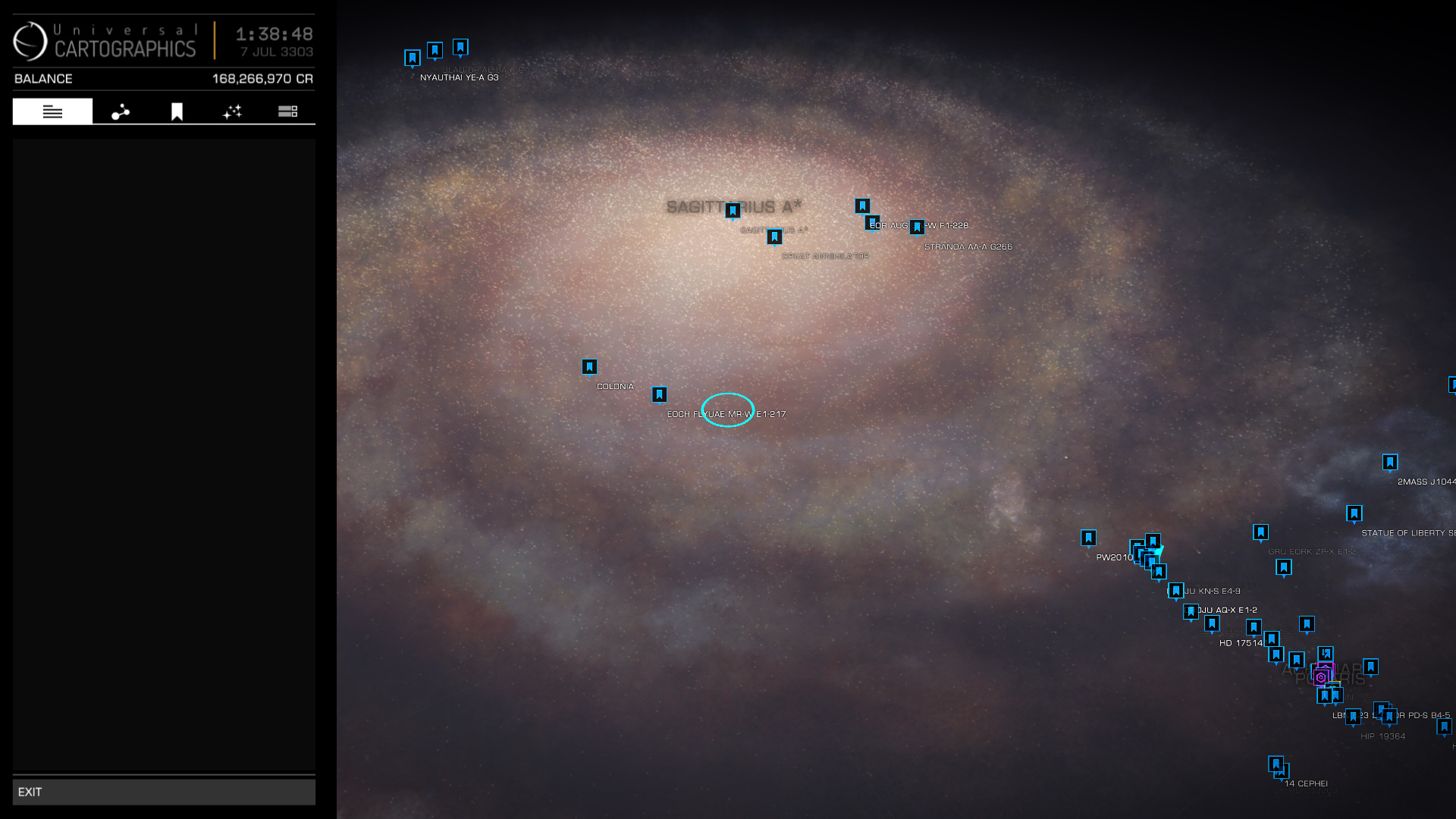Open the stacked-bars map options tab
Viewport: 1456px width, 819px height.
[287, 111]
